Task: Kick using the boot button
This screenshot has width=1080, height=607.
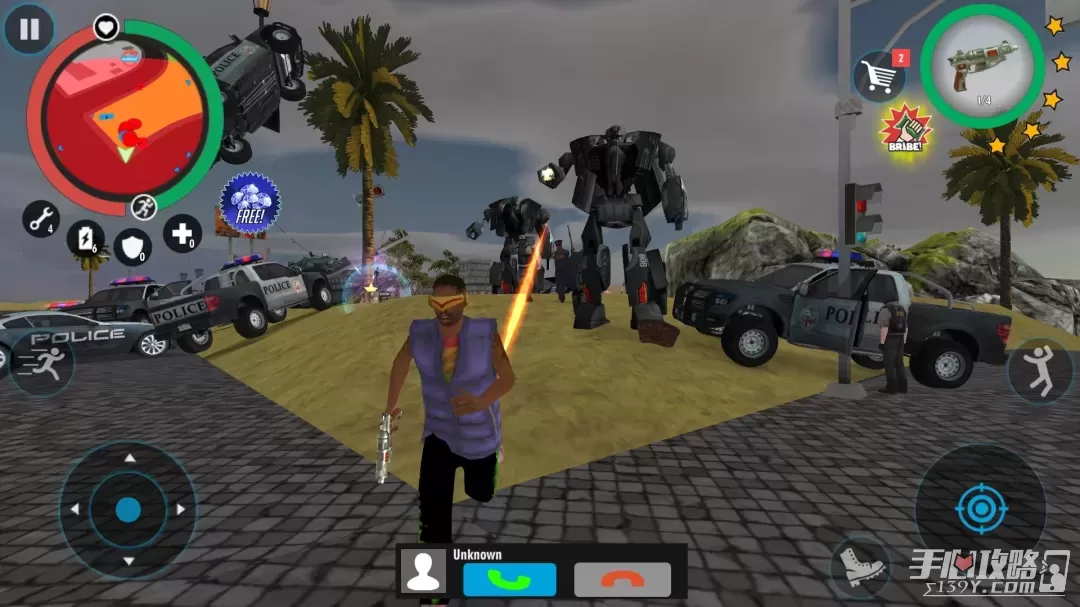Action: point(861,567)
